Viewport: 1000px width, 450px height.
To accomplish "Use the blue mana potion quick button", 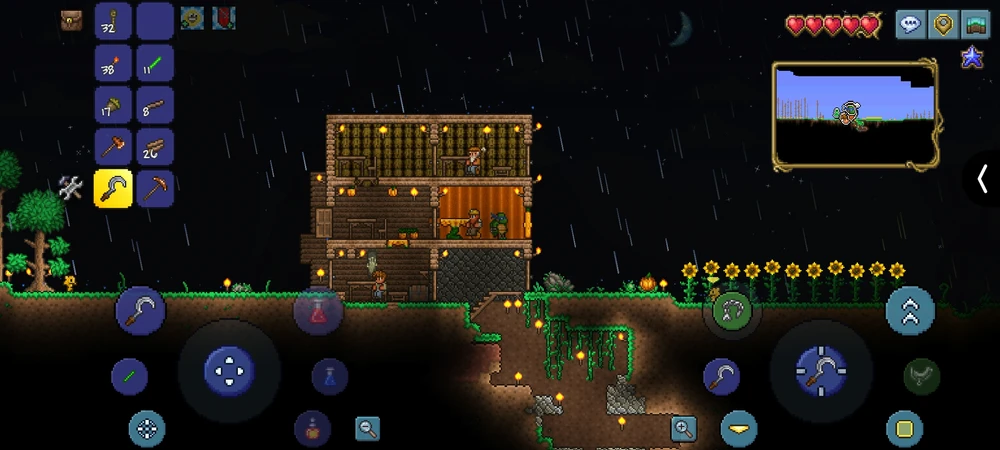I will coord(330,377).
